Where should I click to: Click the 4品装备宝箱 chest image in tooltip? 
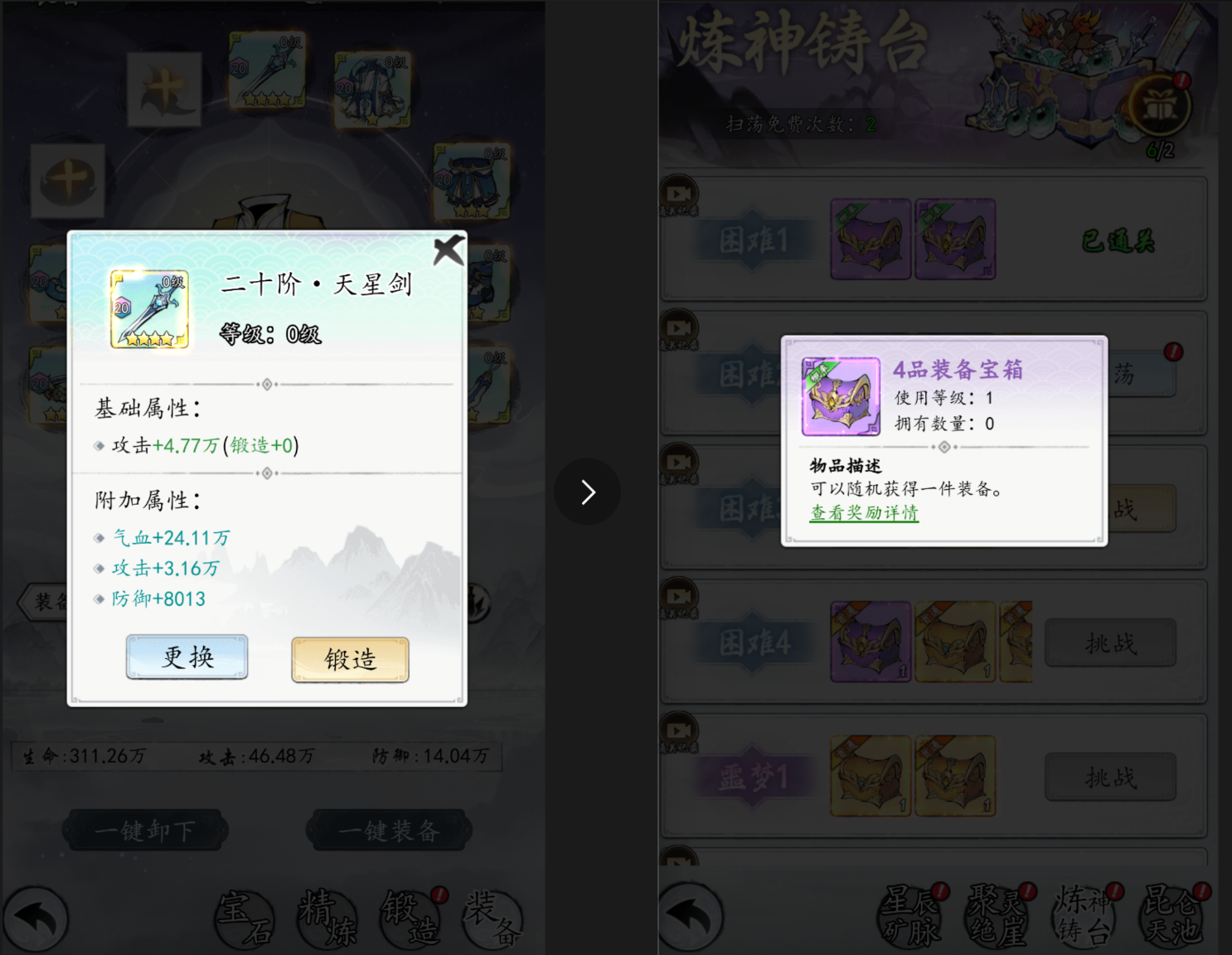click(841, 395)
